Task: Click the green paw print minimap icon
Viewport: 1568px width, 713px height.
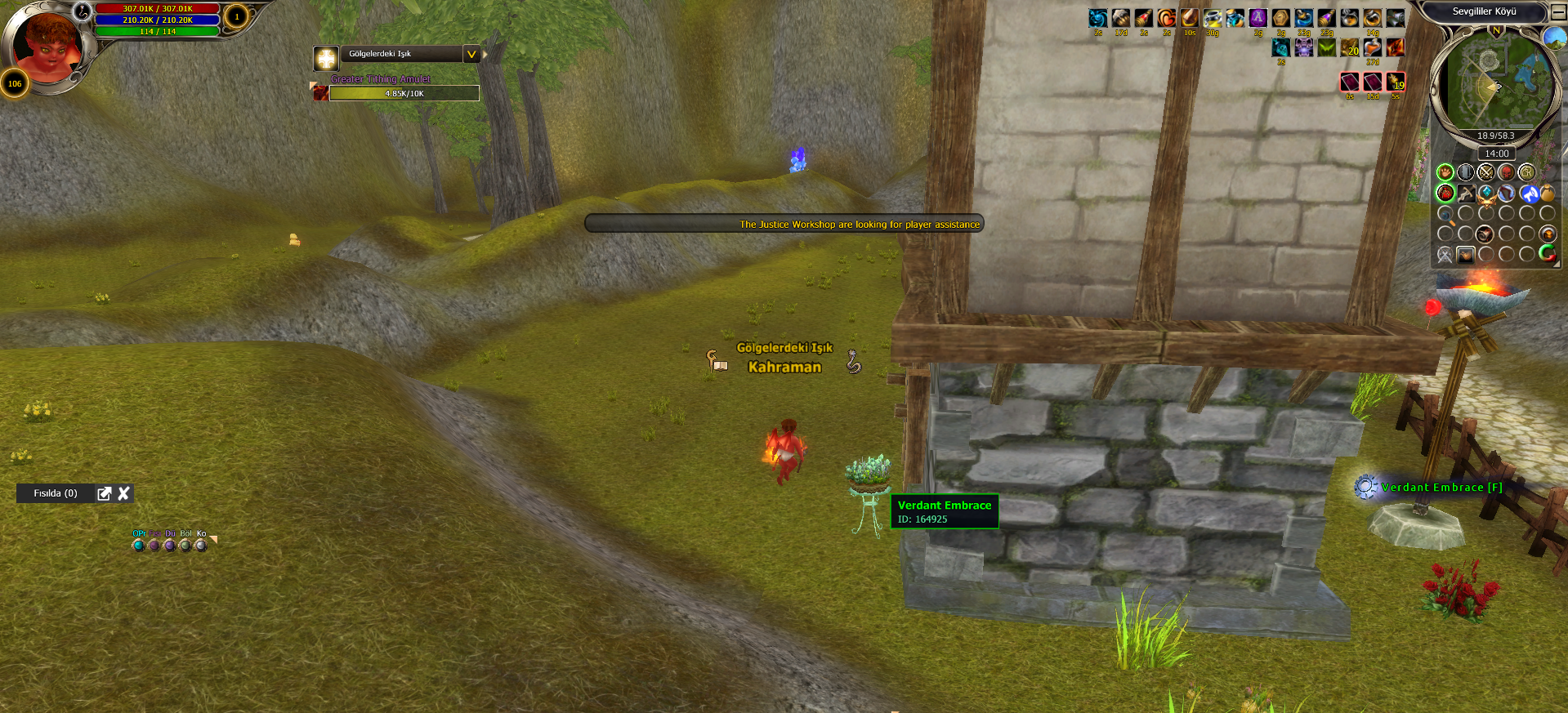Action: 1445,172
